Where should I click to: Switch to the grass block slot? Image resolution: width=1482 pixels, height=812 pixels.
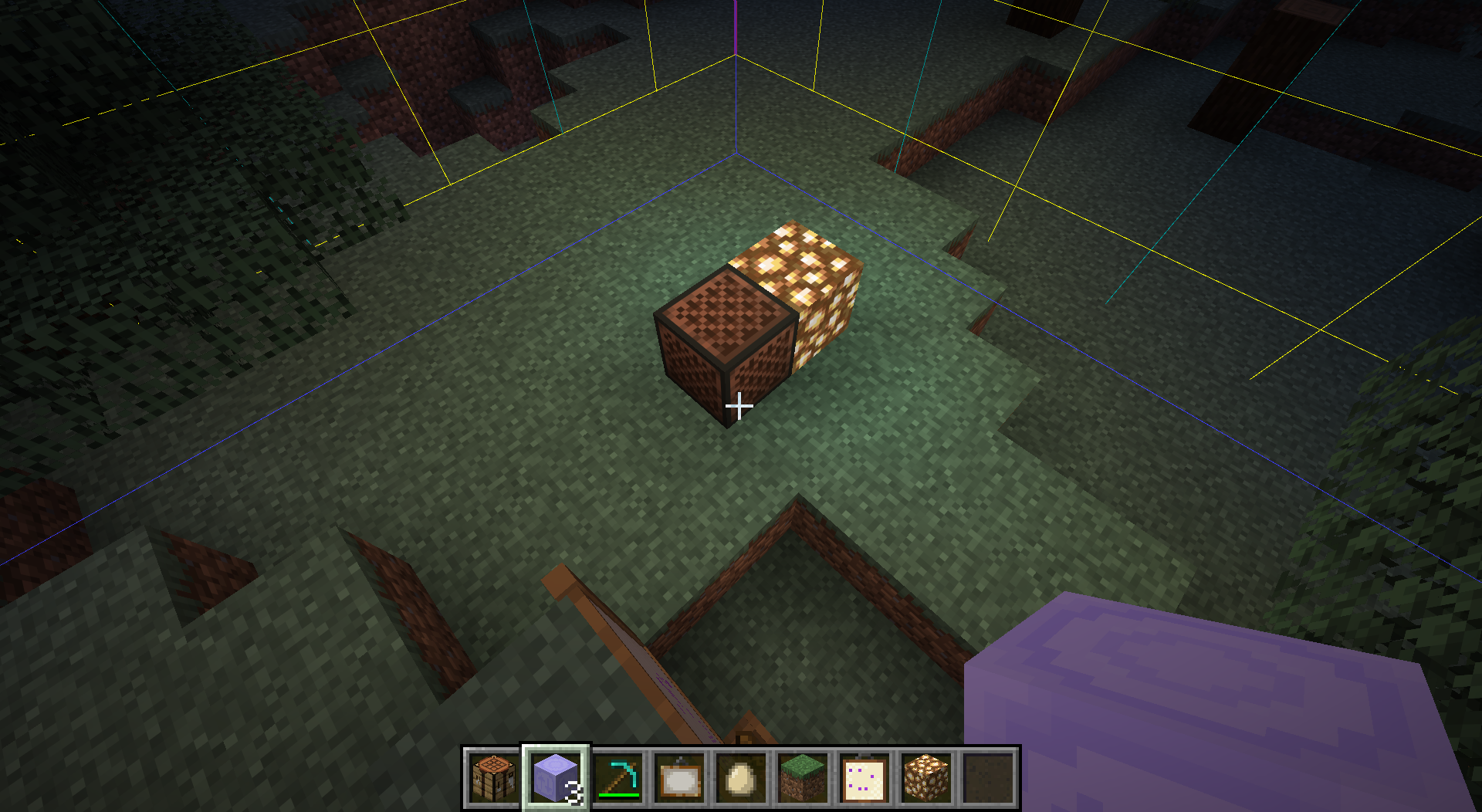point(803,777)
